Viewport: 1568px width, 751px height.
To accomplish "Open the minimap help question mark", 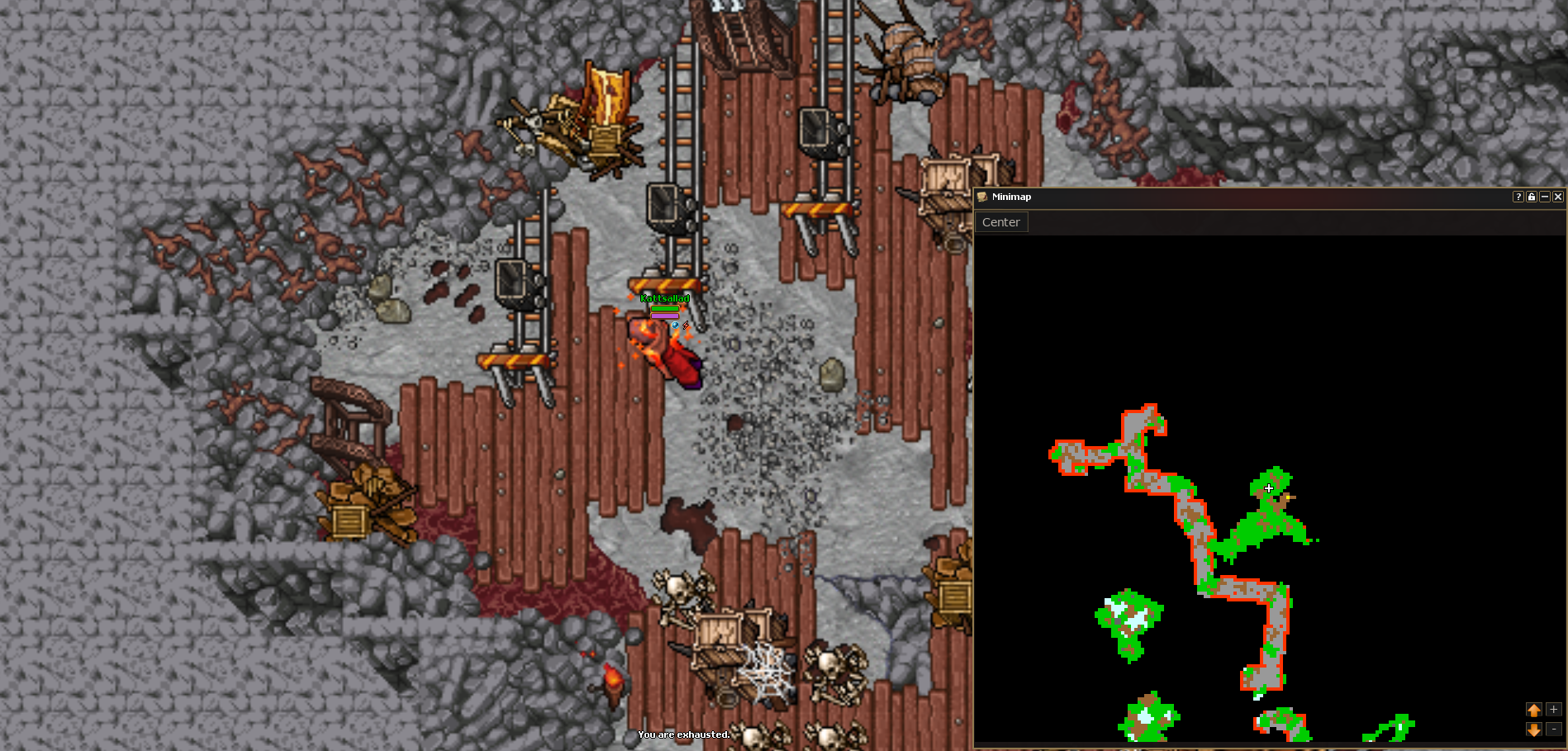I will coord(1518,197).
